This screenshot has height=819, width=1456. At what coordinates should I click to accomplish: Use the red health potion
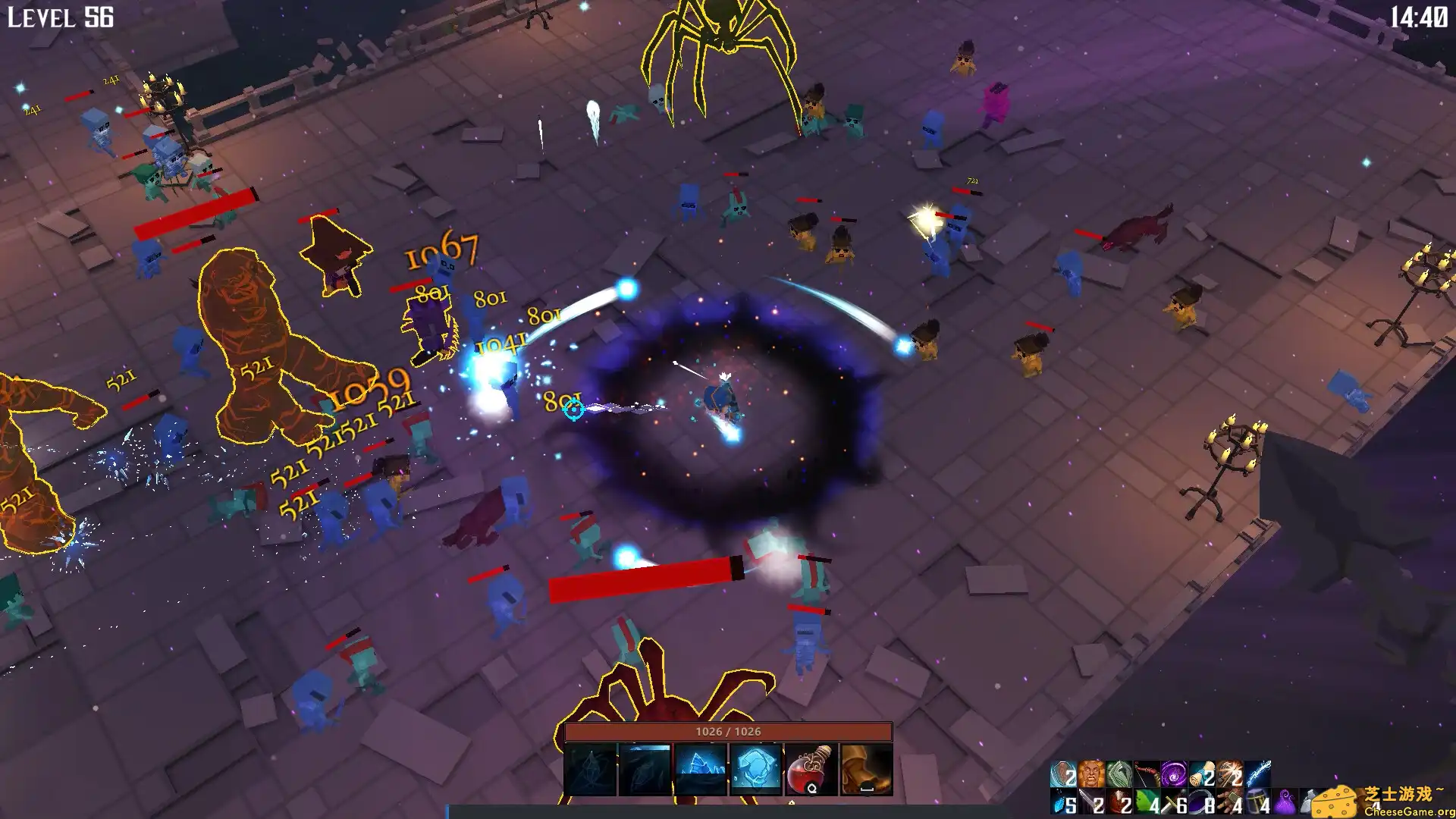coord(811,769)
